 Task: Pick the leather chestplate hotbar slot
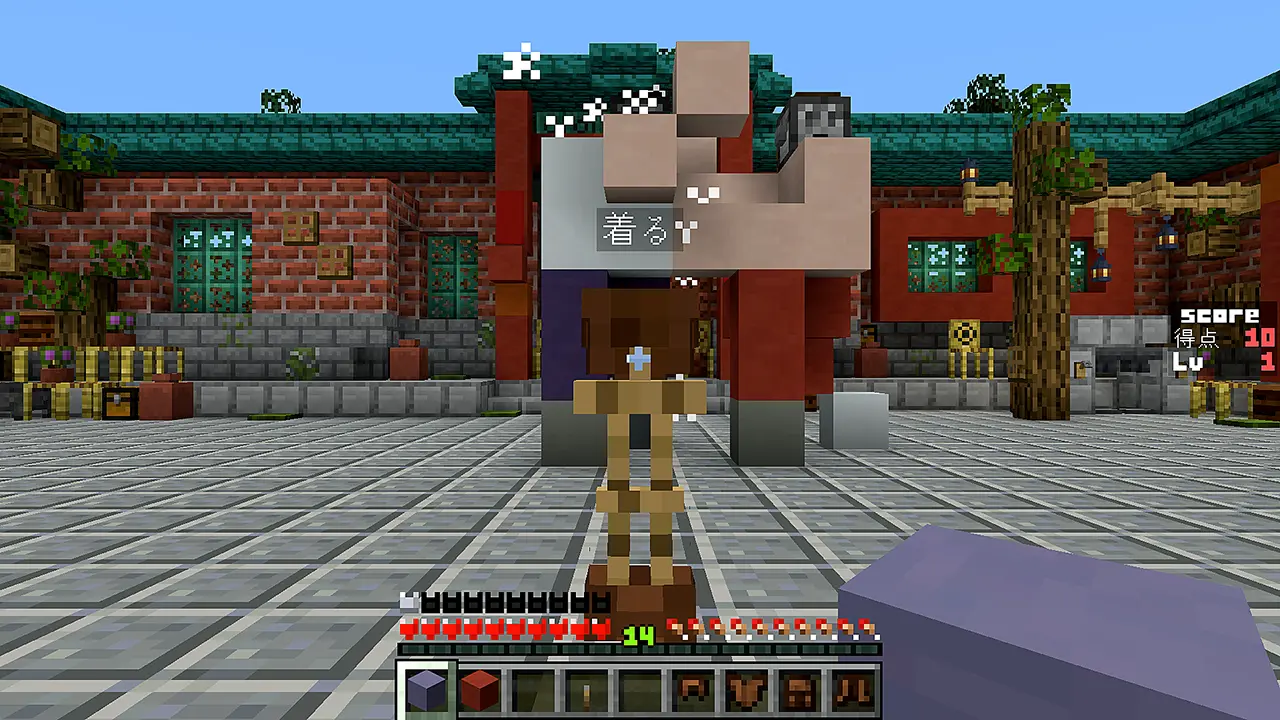click(x=745, y=690)
